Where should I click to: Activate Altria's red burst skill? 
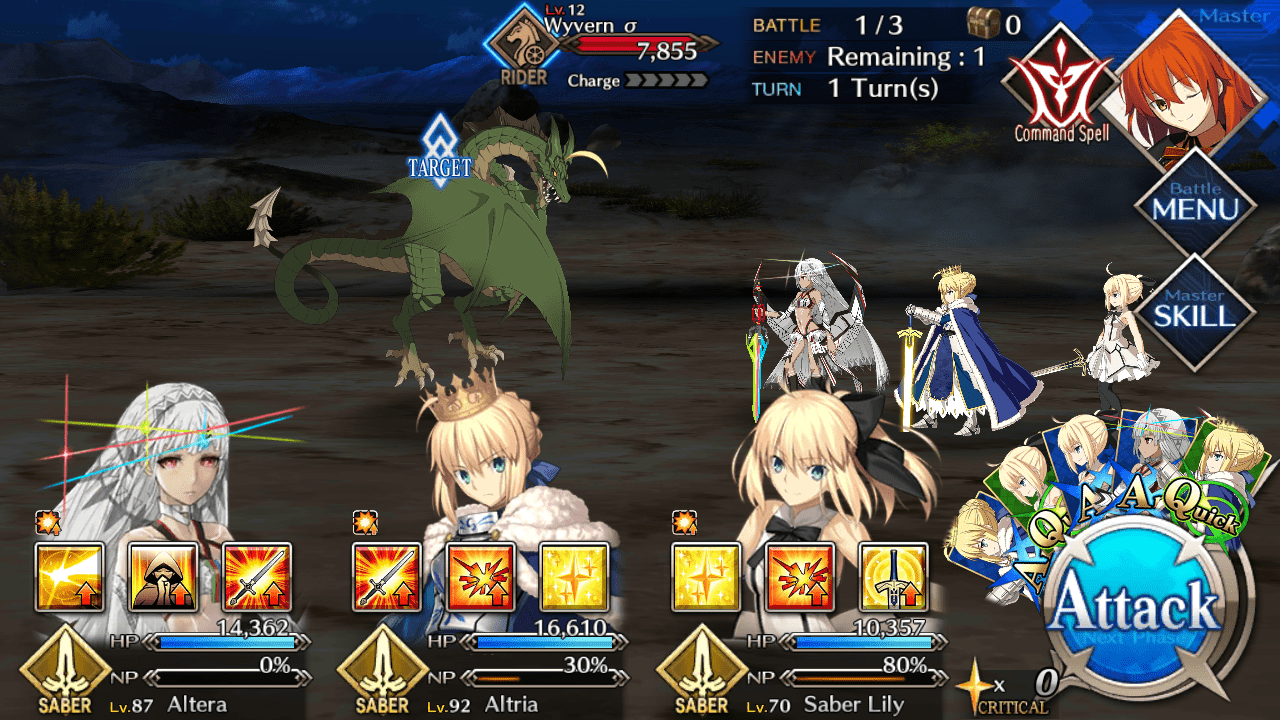(481, 577)
